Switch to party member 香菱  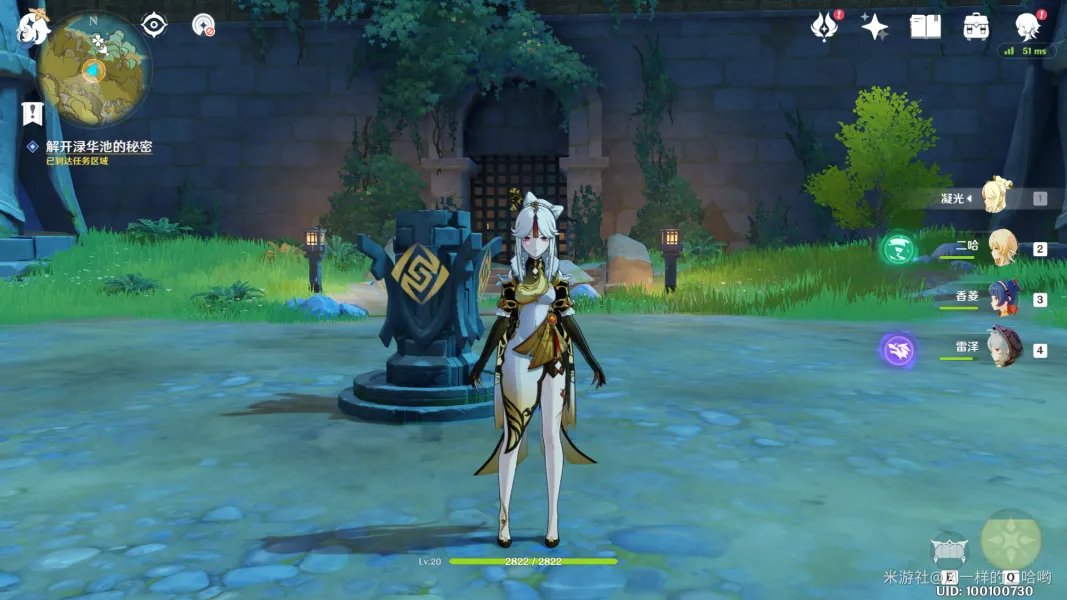(x=1001, y=298)
